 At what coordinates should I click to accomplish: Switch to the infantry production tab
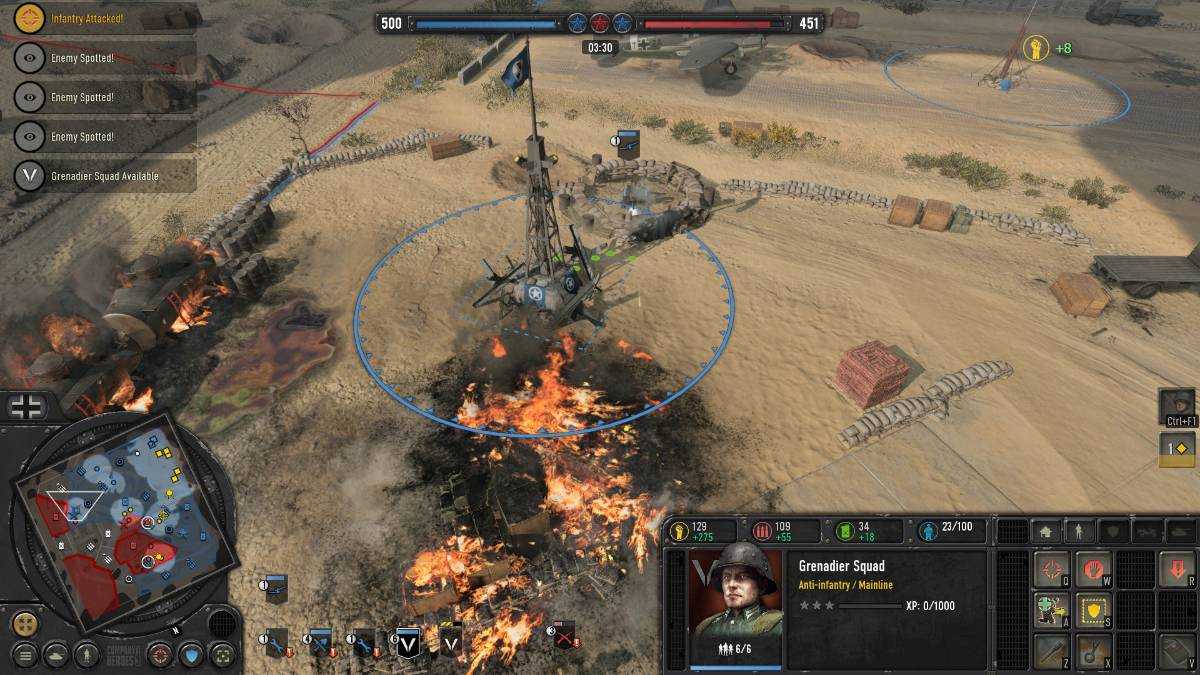(1078, 532)
